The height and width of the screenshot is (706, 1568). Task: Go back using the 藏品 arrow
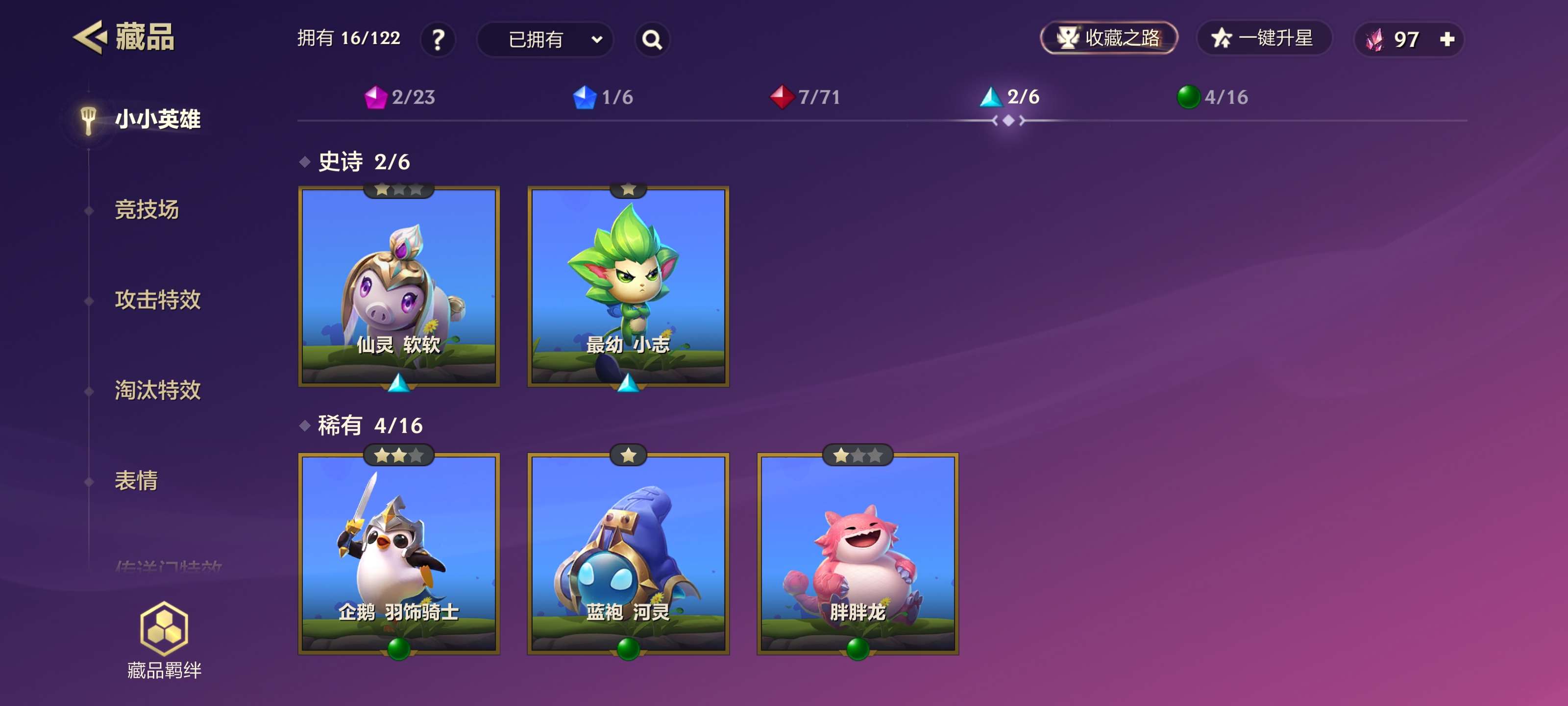tap(91, 38)
